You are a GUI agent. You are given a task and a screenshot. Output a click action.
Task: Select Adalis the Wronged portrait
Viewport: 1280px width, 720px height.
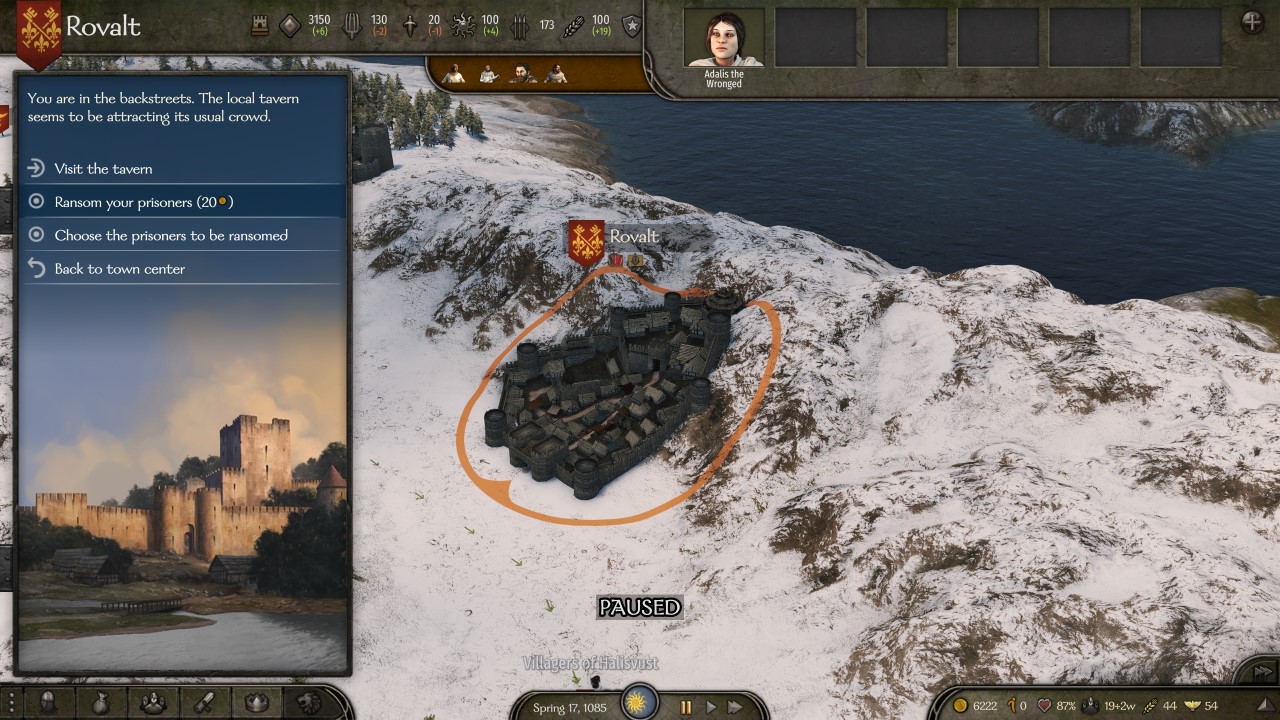coord(724,40)
